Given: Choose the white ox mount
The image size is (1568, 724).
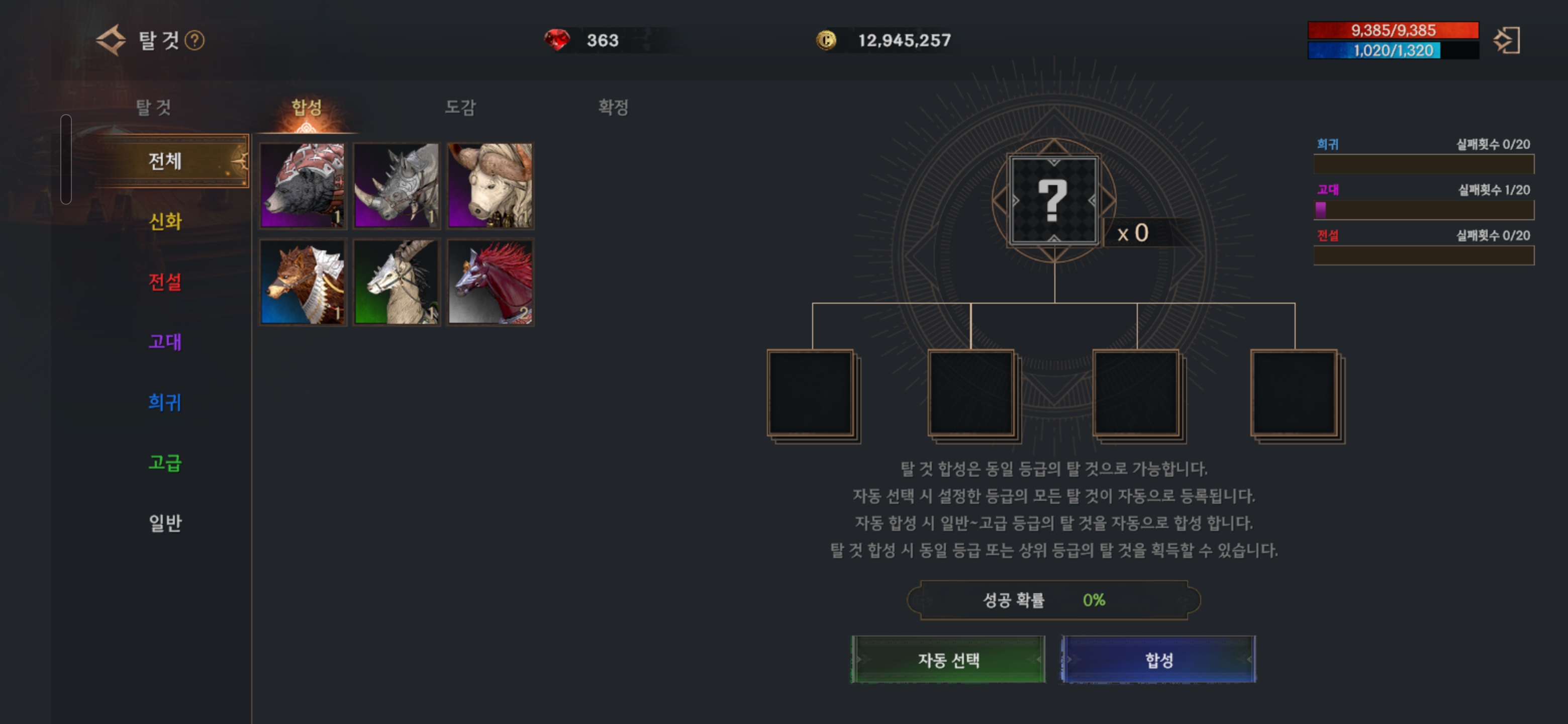Looking at the screenshot, I should [490, 186].
